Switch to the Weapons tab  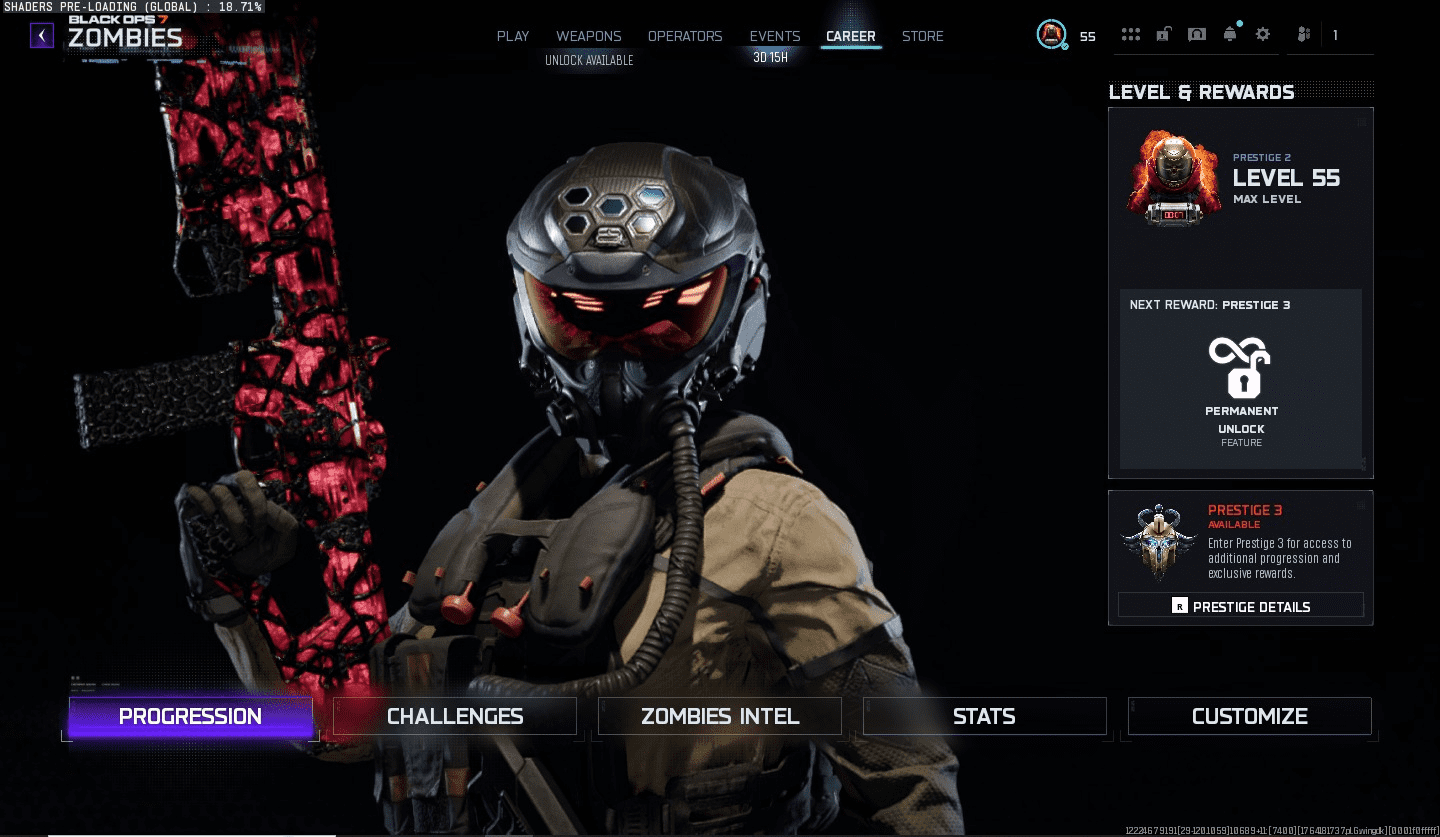click(x=588, y=36)
